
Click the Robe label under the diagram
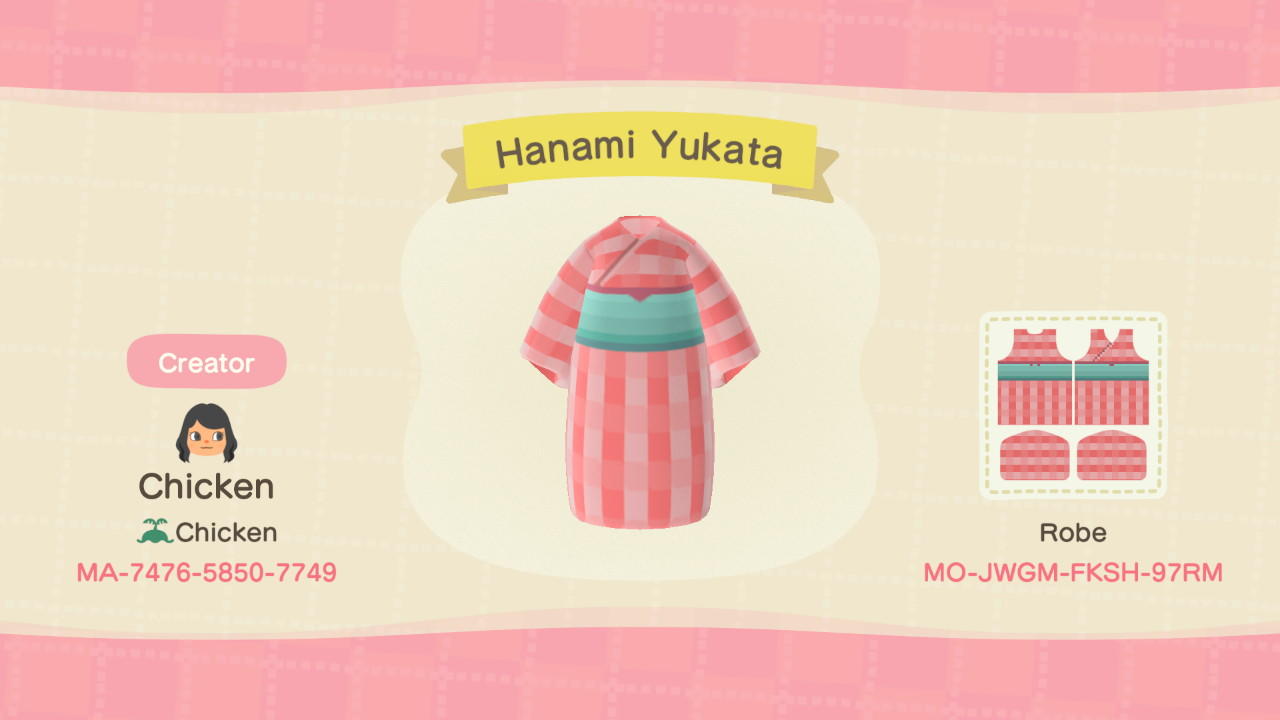pyautogui.click(x=1075, y=532)
